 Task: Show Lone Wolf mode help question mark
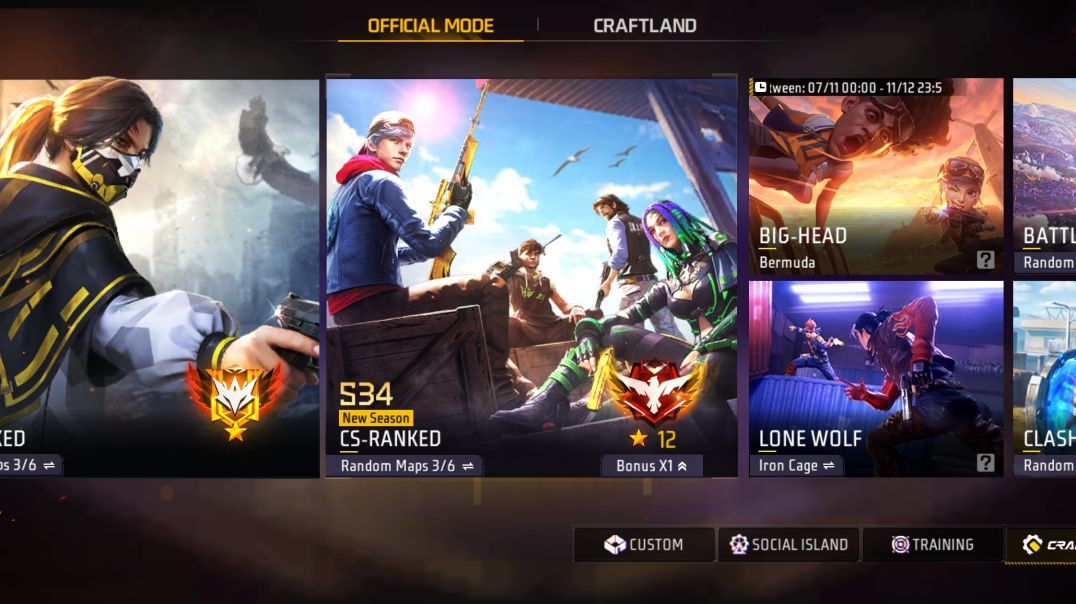pos(986,463)
